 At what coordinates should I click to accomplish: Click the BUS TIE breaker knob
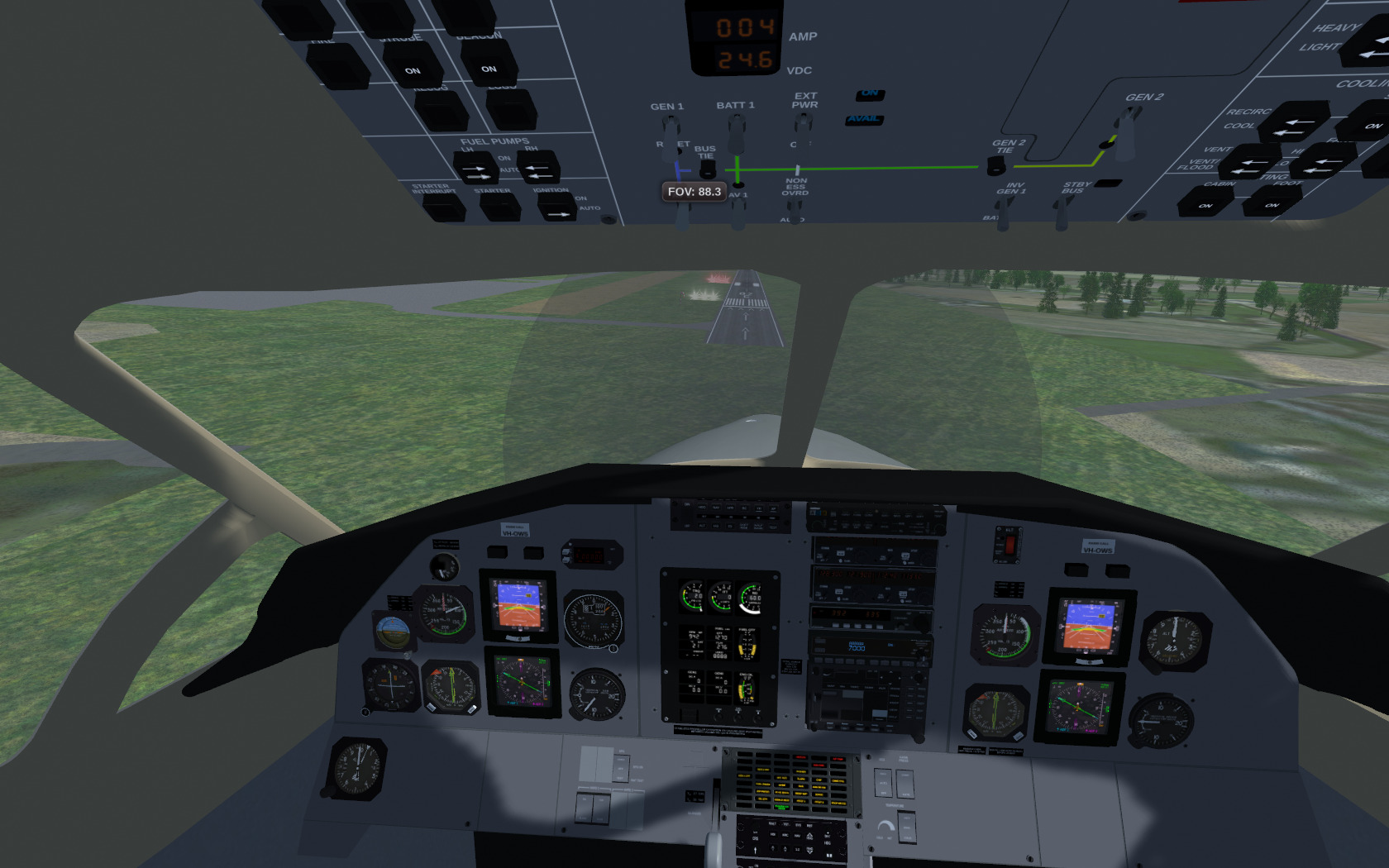[x=707, y=169]
